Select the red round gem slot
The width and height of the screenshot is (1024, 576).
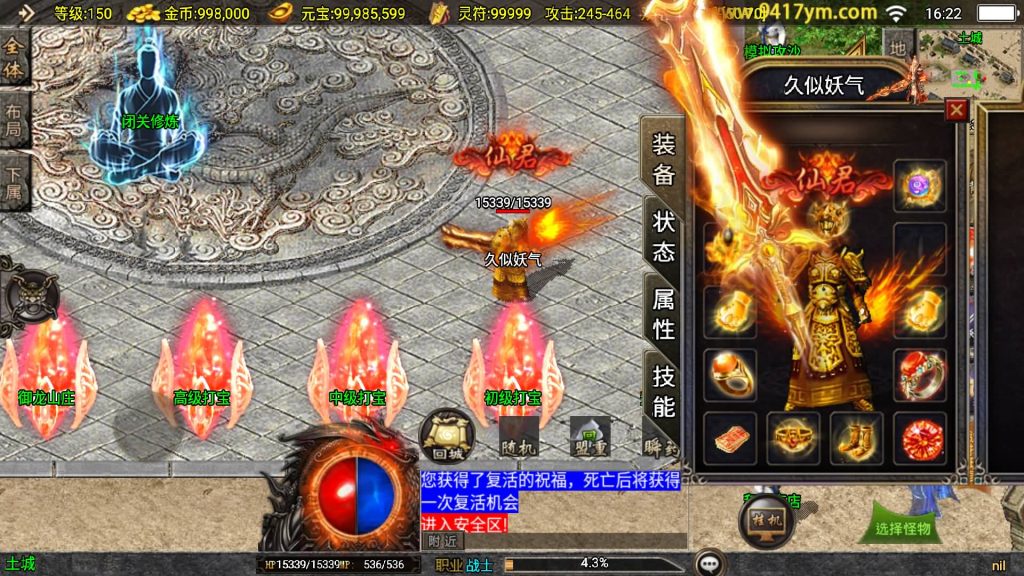(x=919, y=437)
